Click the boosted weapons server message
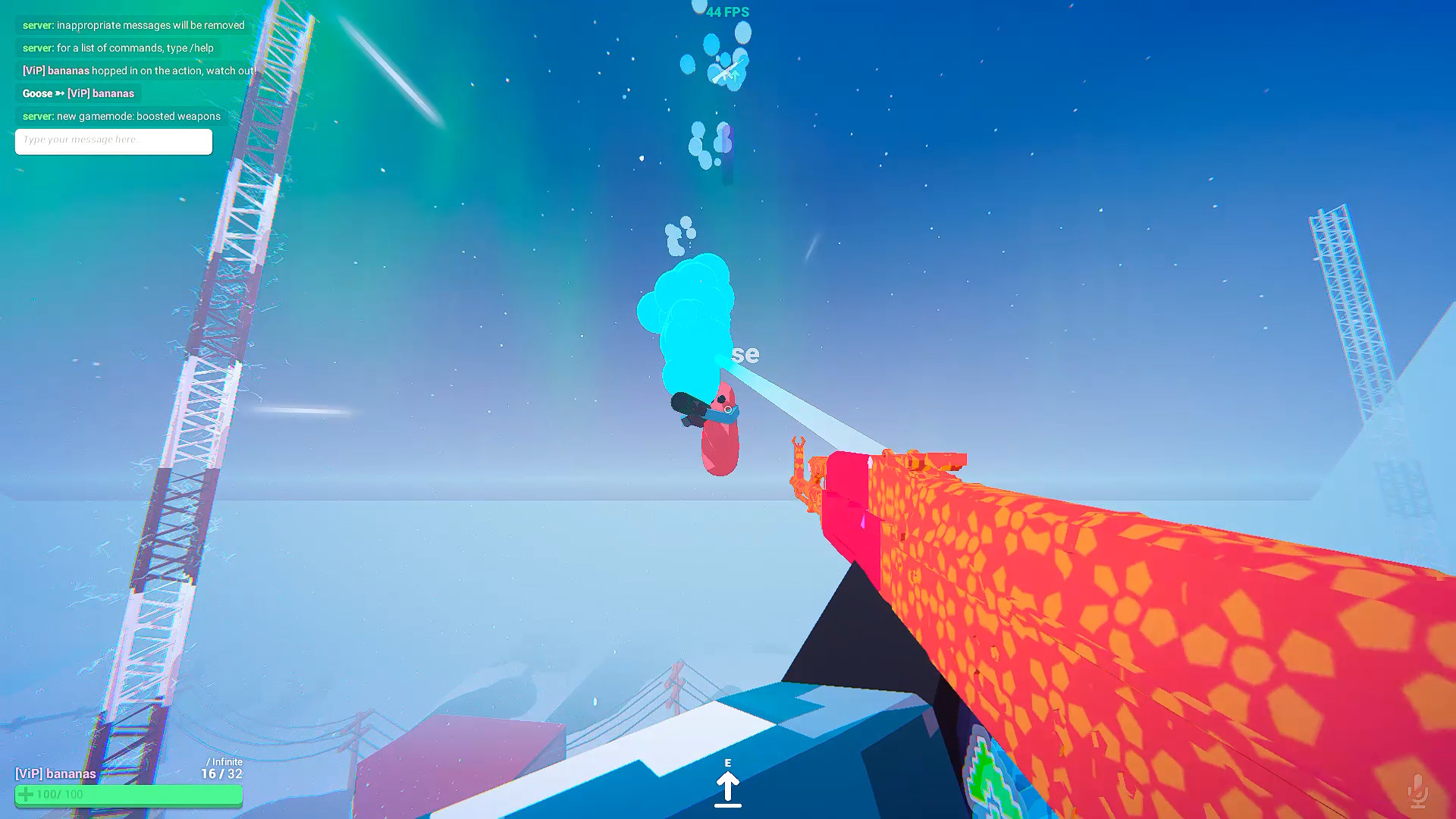This screenshot has width=1456, height=819. (120, 116)
